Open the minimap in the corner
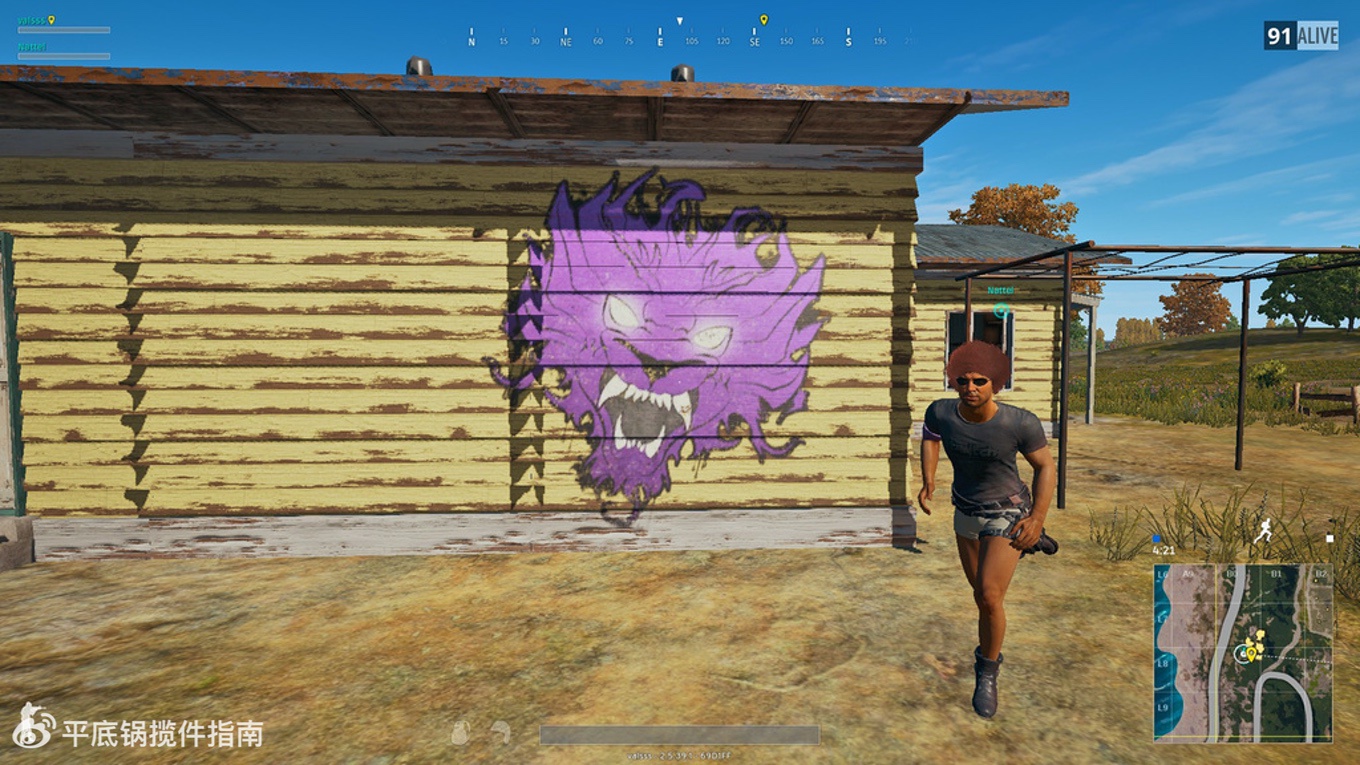 pyautogui.click(x=1243, y=653)
